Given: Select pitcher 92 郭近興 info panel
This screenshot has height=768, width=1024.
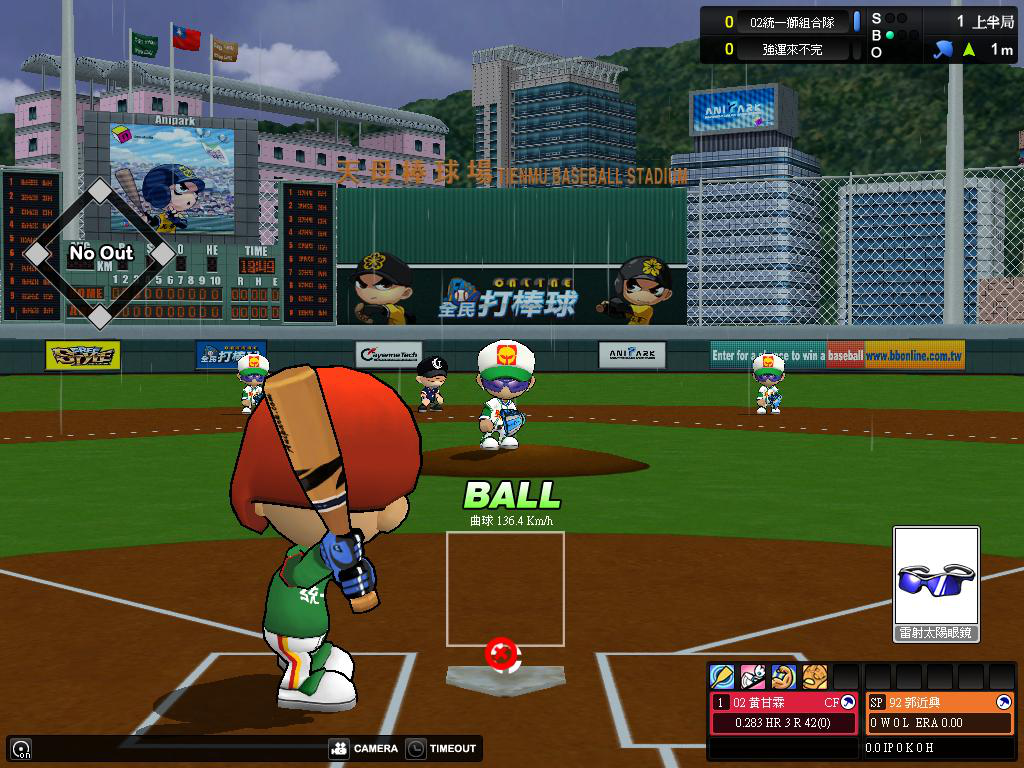Looking at the screenshot, I should (x=940, y=712).
